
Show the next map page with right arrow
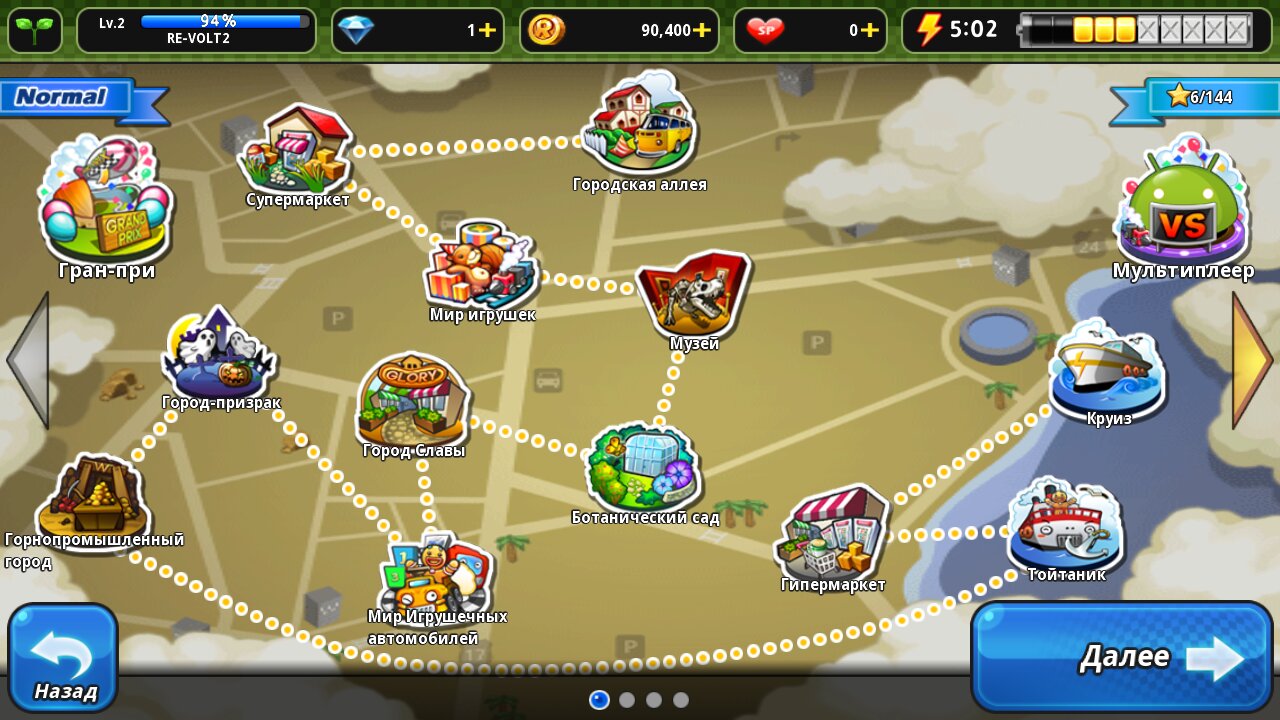pos(1253,360)
